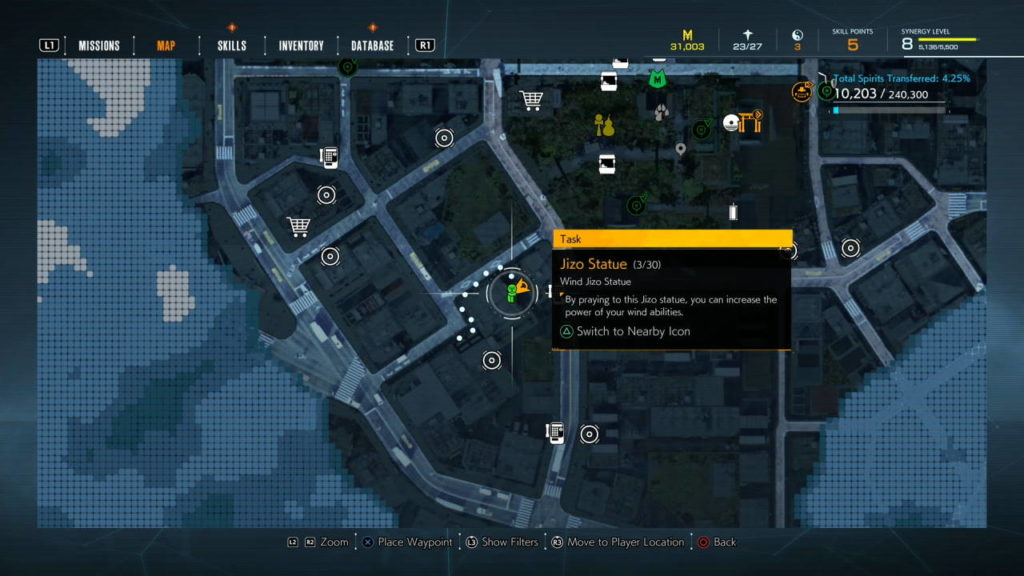Choose the green cat-eared M marker
Viewport: 1024px width, 576px height.
click(656, 77)
